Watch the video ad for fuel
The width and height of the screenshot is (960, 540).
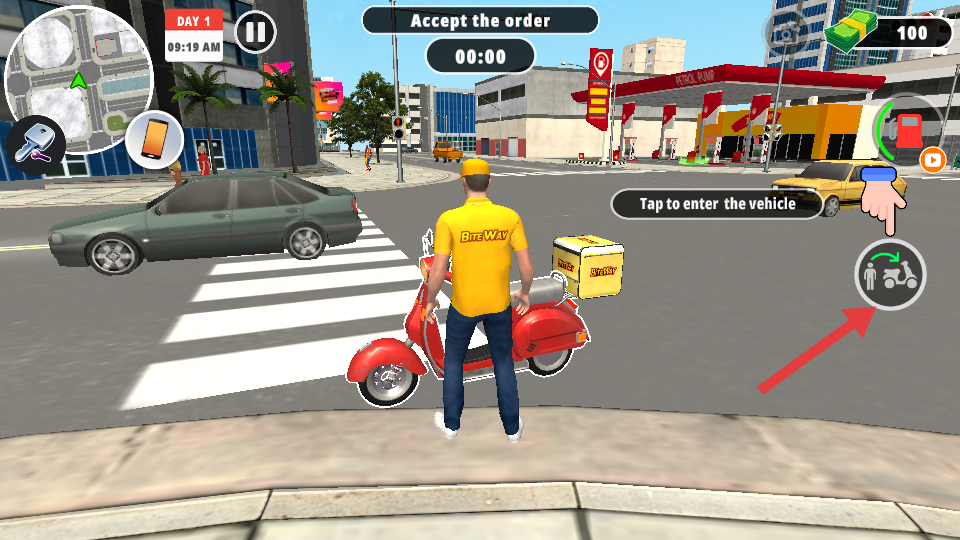coord(932,160)
